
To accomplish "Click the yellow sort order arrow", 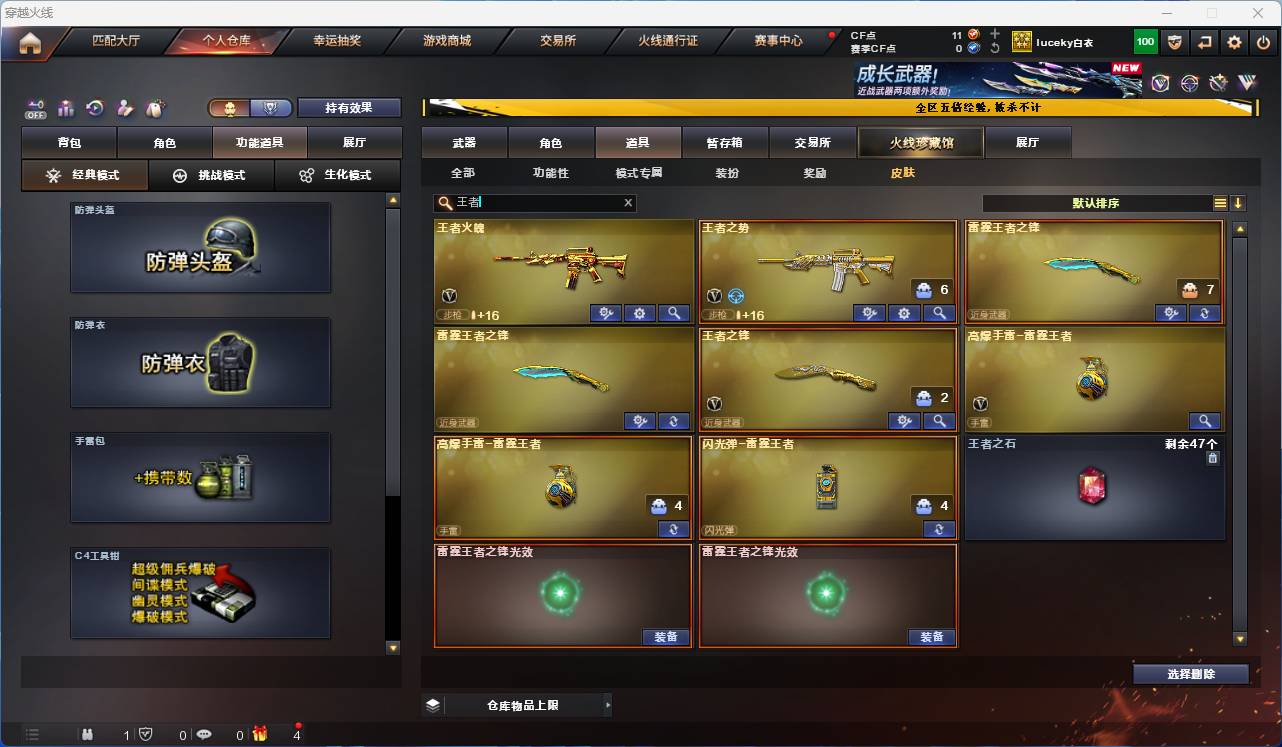I will pos(1240,203).
